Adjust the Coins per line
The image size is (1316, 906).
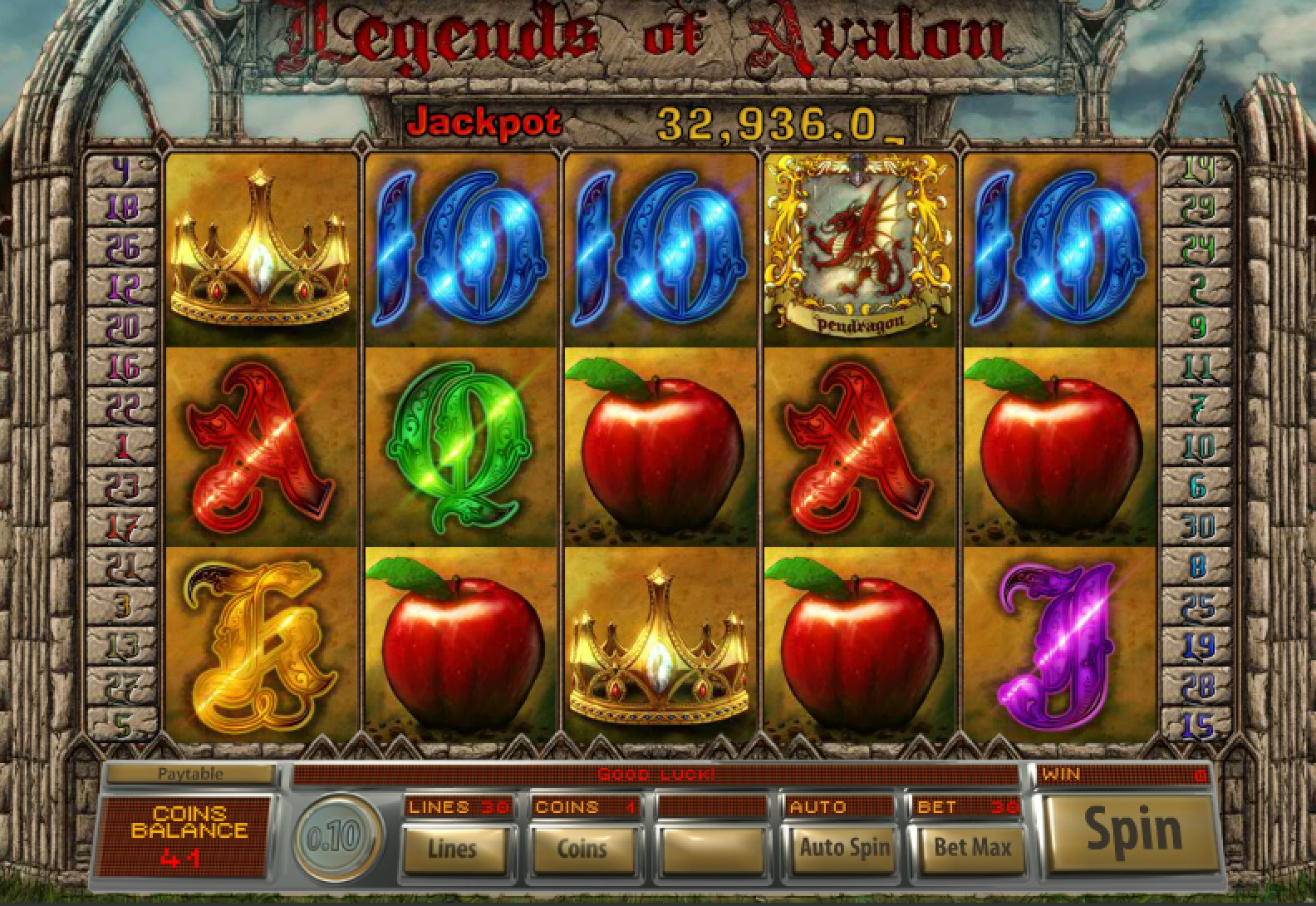582,848
